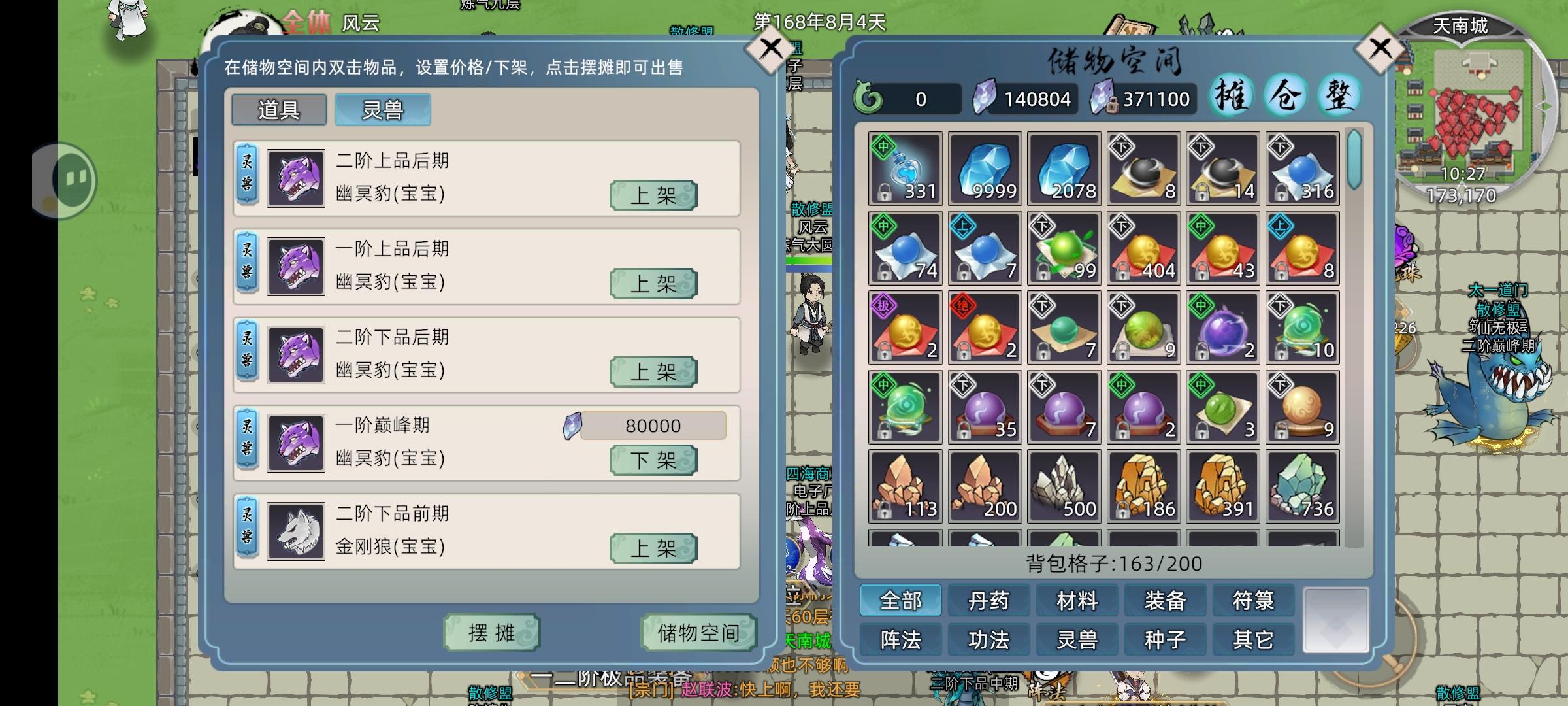Select the blue potion item with count 331
The height and width of the screenshot is (706, 1568).
click(905, 169)
